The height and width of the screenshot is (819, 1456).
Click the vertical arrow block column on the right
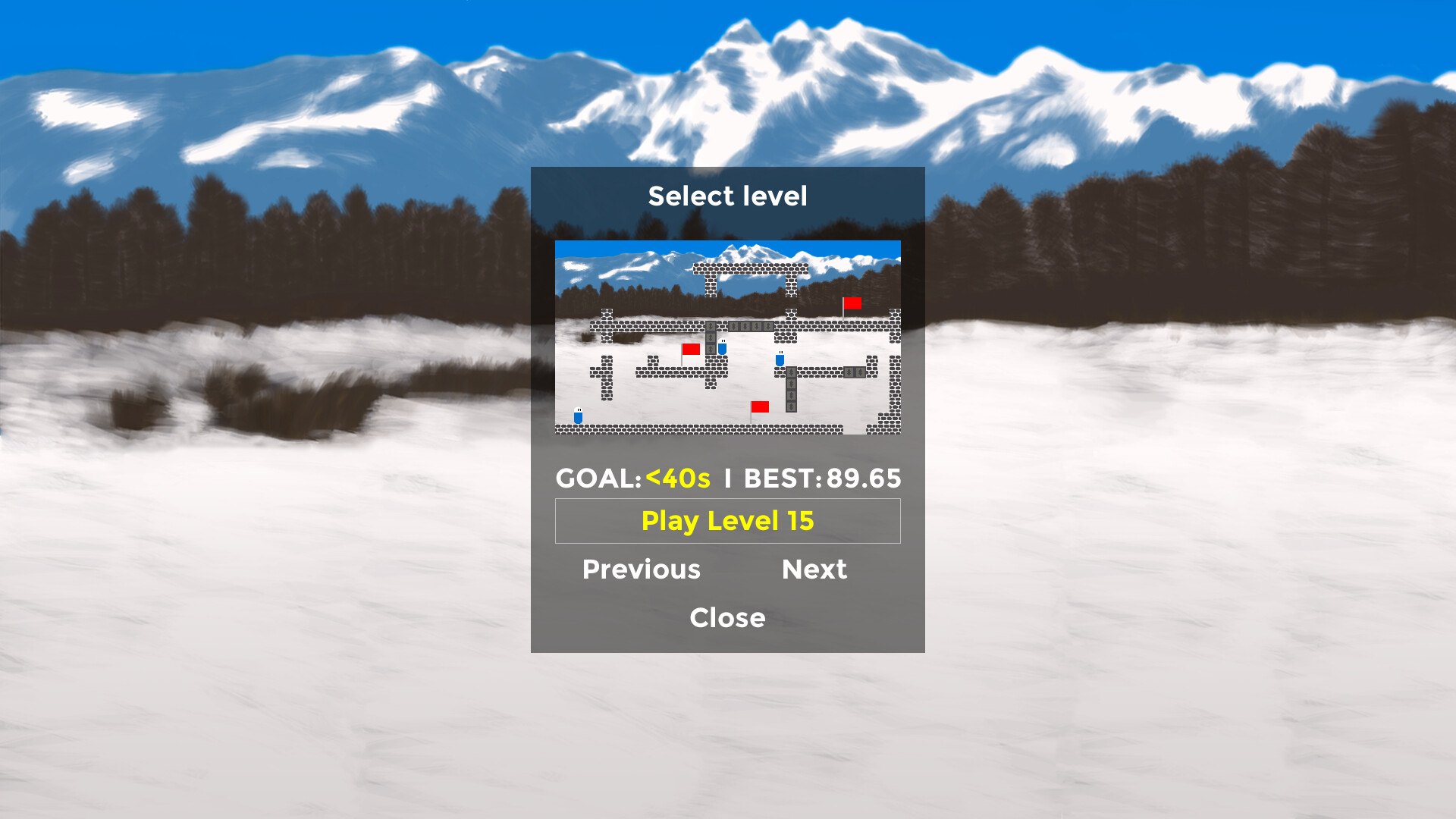[791, 388]
